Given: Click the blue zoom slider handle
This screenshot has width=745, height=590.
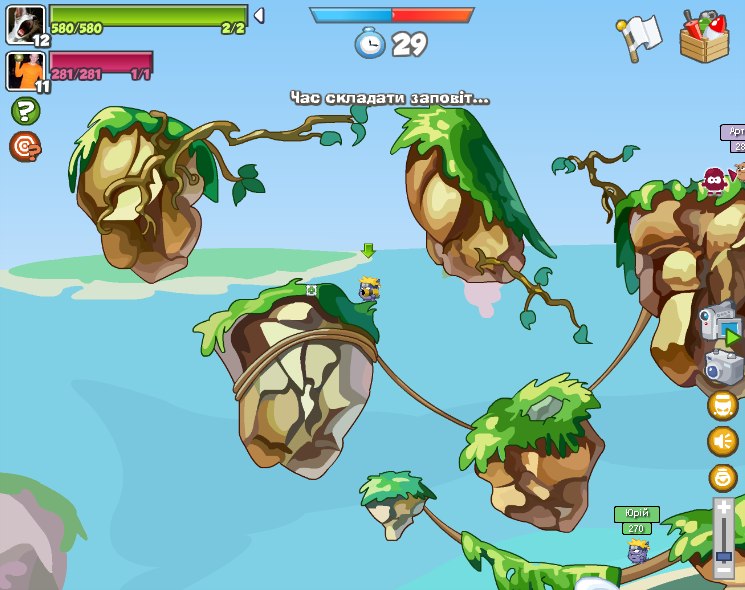Looking at the screenshot, I should point(724,555).
